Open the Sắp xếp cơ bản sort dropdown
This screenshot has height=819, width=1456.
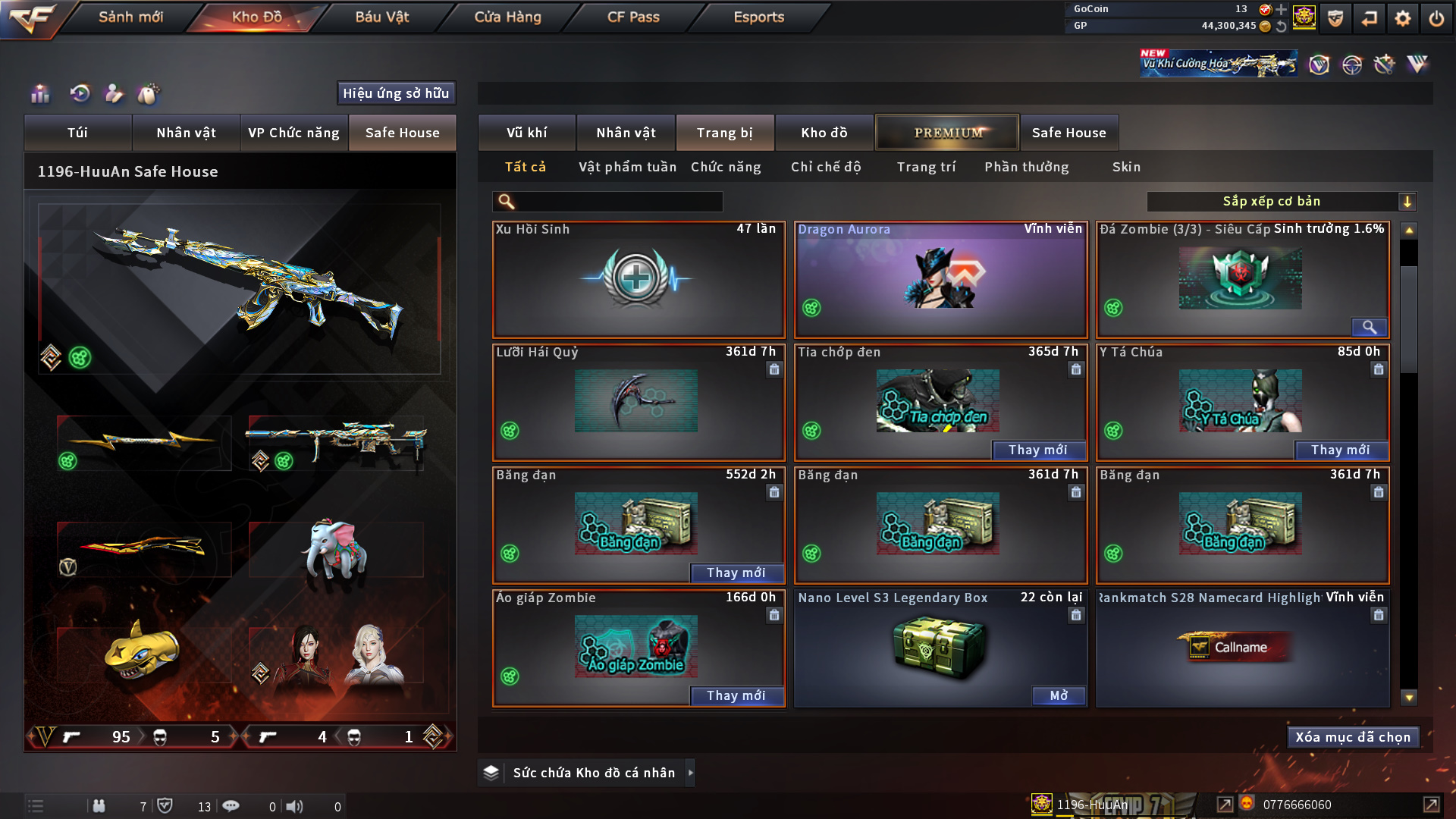tap(1281, 202)
